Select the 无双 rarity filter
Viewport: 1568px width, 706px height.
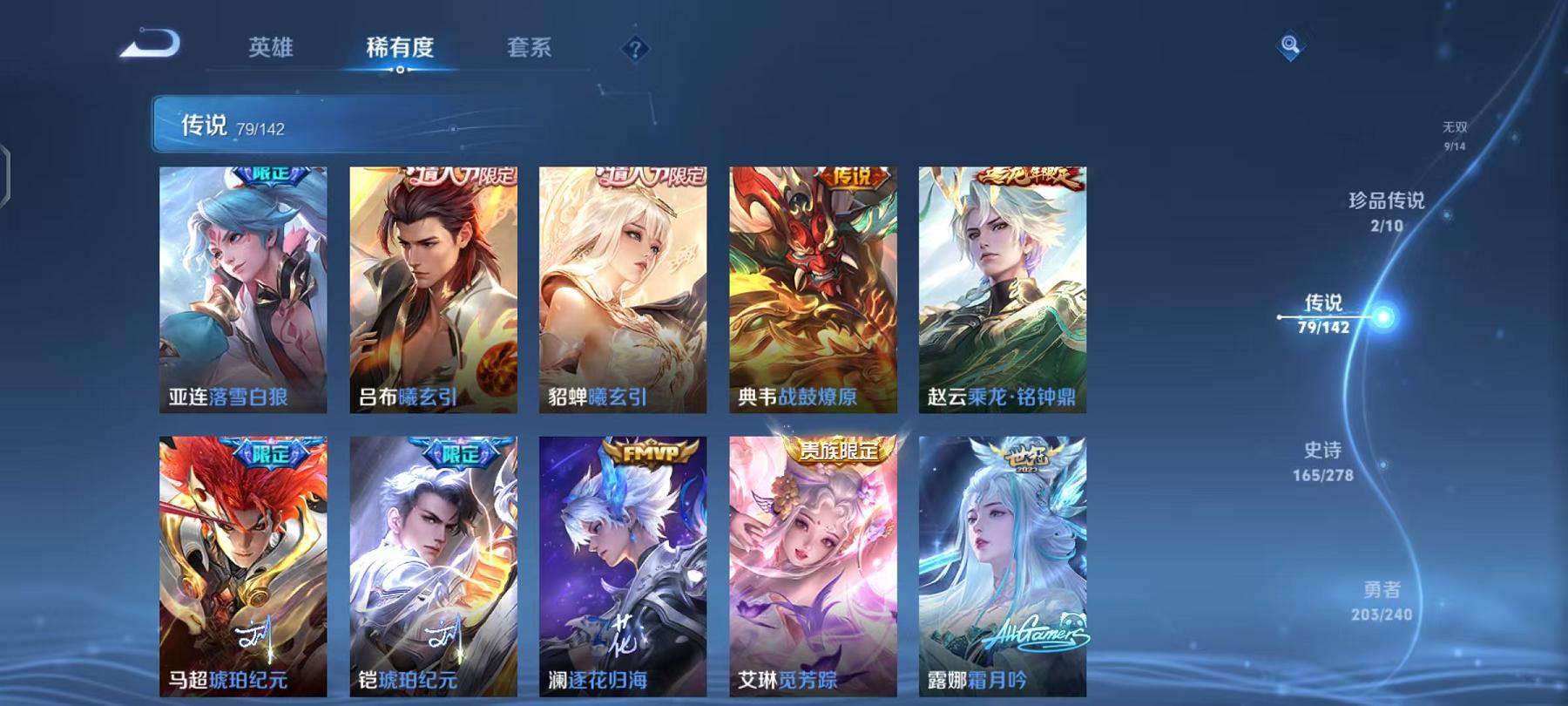click(x=1453, y=132)
